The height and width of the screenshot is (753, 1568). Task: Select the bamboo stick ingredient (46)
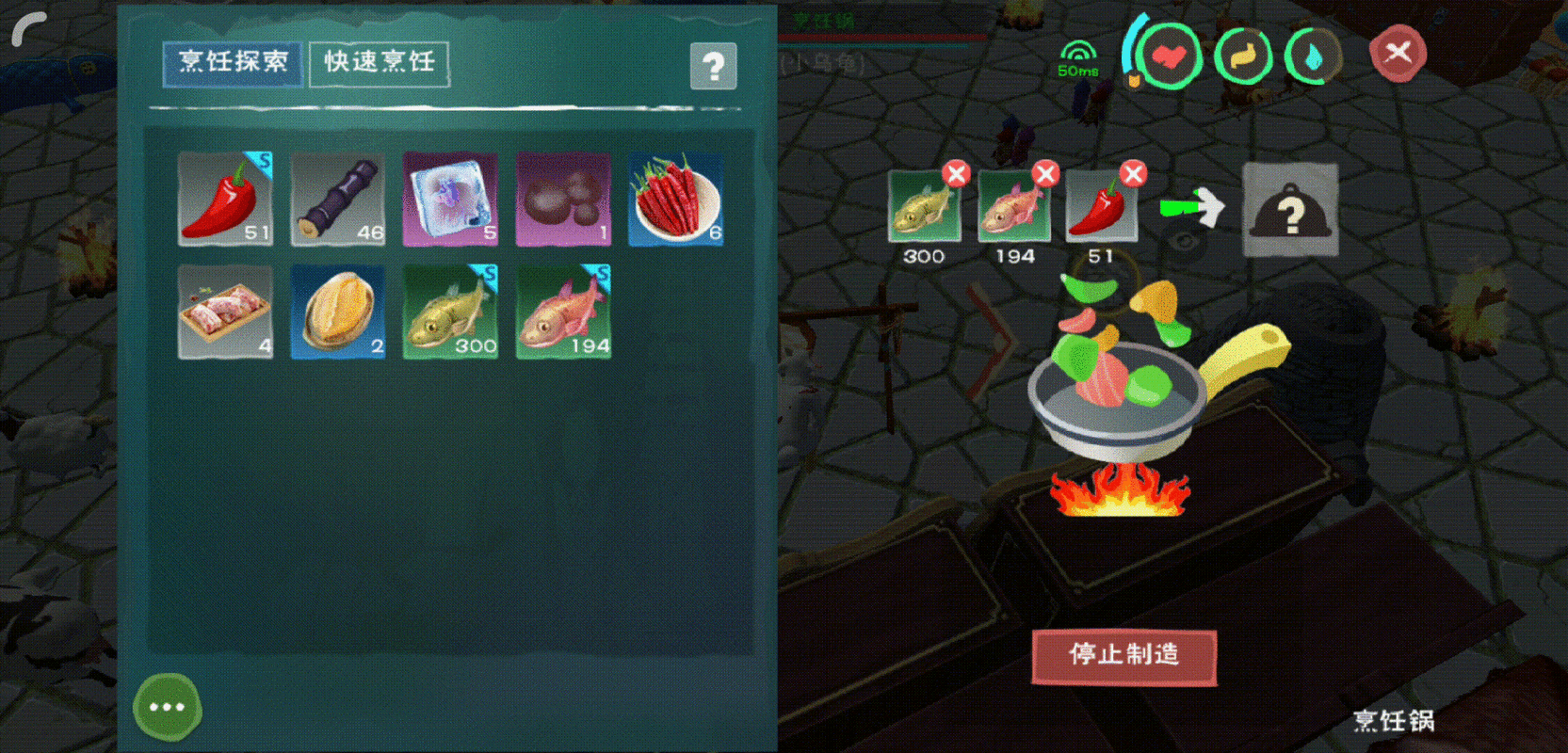tap(338, 198)
